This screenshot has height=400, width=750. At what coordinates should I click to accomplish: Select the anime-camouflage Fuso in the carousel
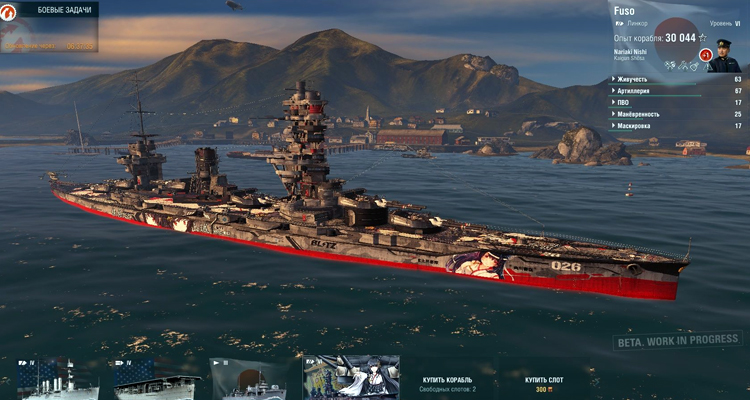[x=351, y=378]
